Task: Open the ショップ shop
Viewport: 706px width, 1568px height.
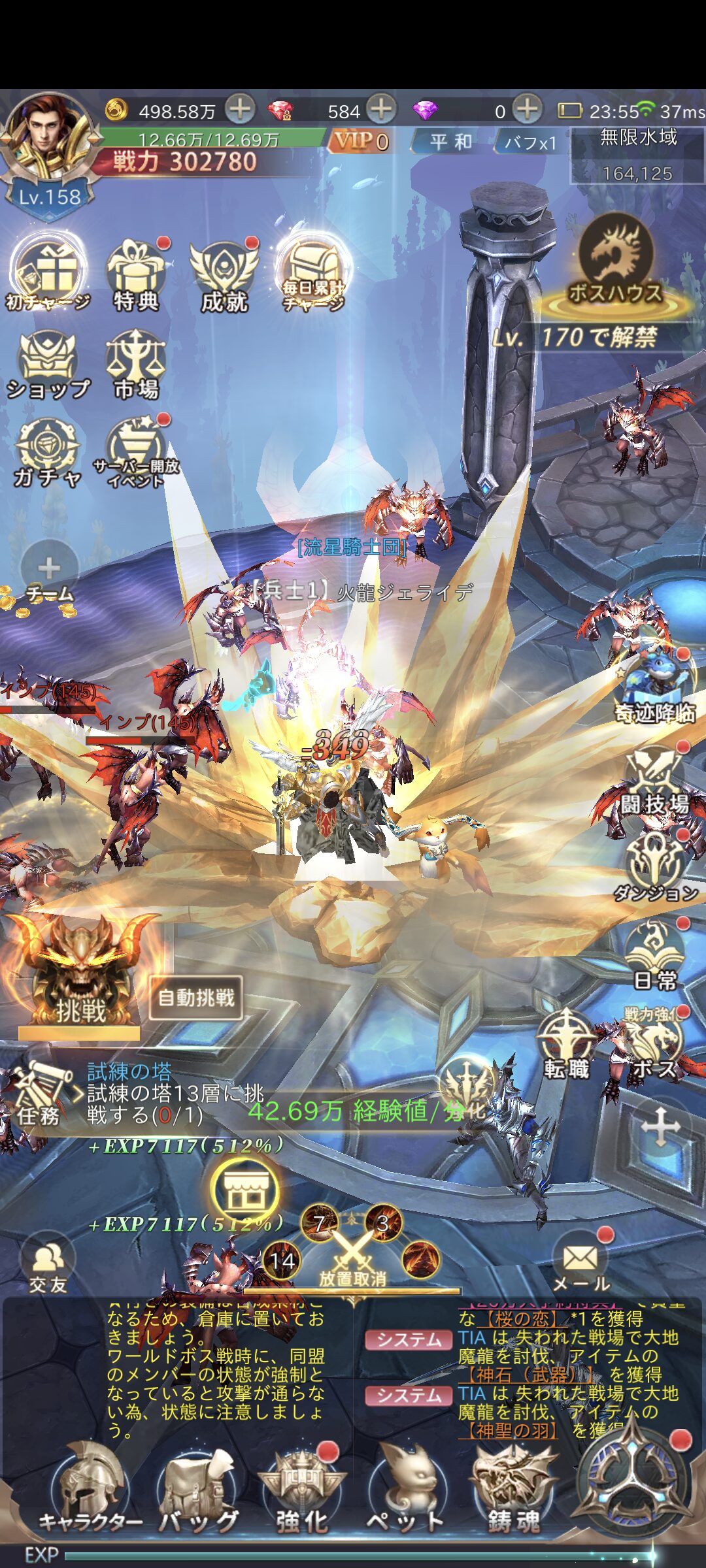Action: coord(48,367)
